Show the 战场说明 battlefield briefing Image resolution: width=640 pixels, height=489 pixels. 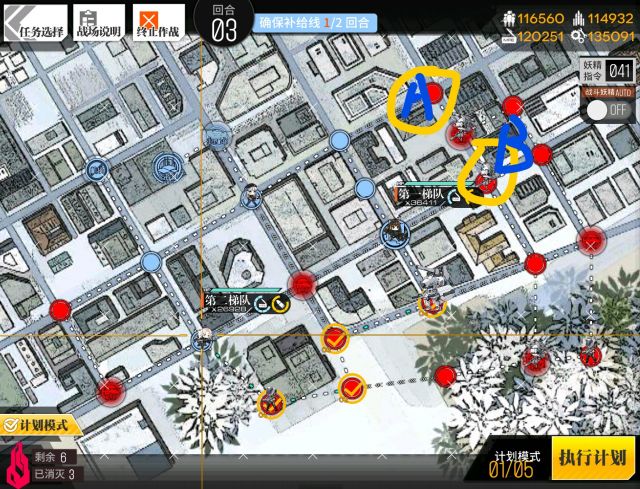(99, 24)
